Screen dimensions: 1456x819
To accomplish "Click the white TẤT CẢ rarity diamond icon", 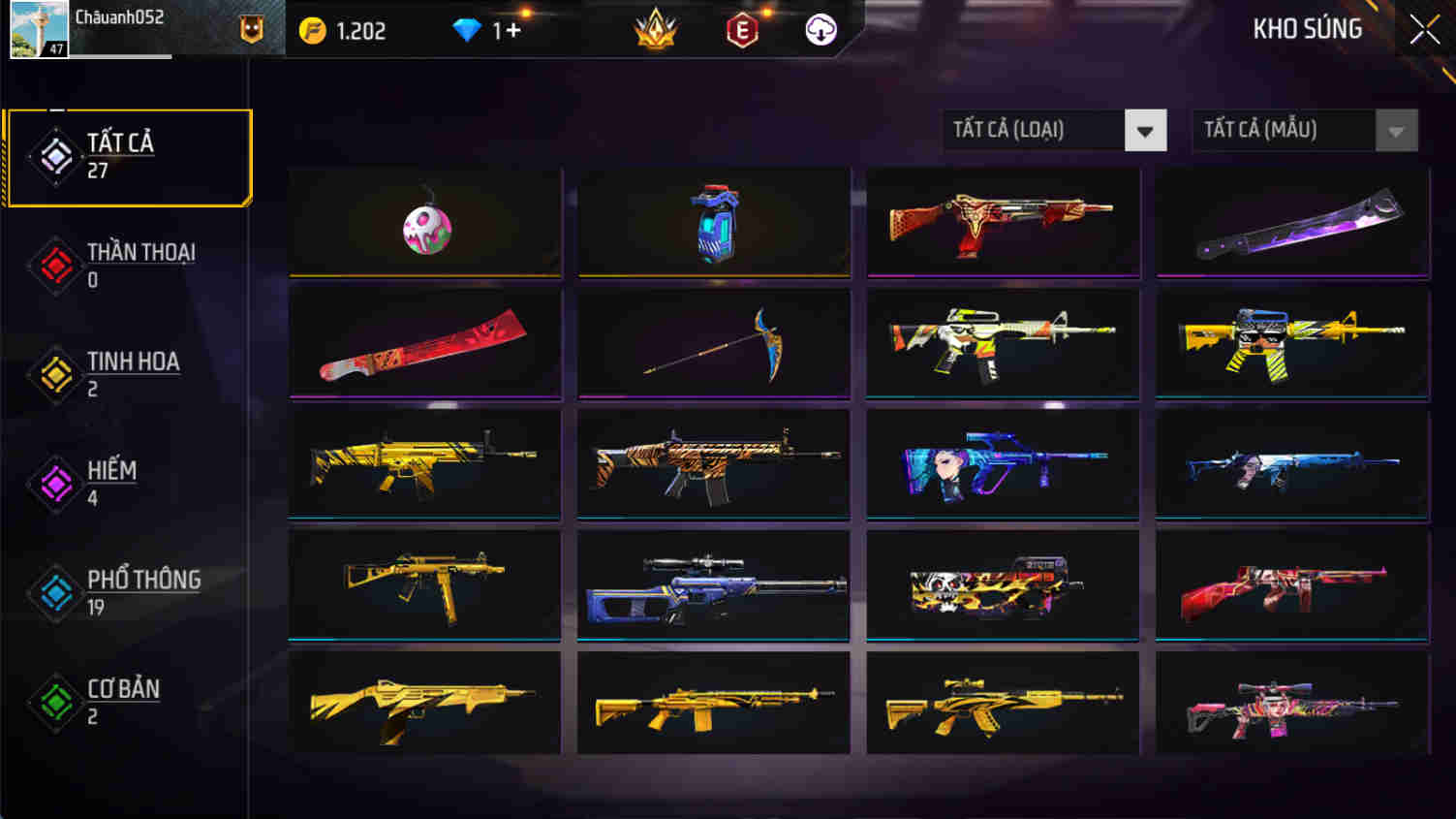I will click(x=53, y=155).
